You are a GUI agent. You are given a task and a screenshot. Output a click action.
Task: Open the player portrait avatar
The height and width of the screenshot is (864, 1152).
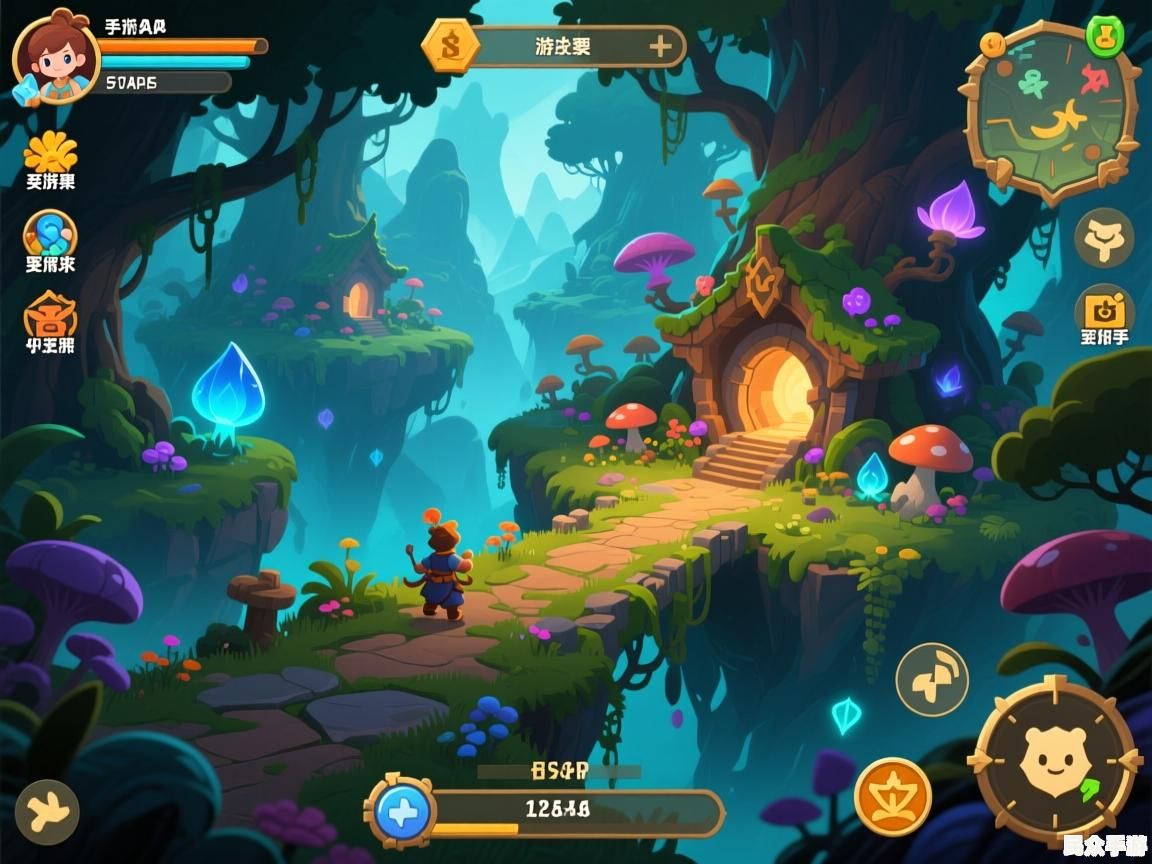[54, 55]
